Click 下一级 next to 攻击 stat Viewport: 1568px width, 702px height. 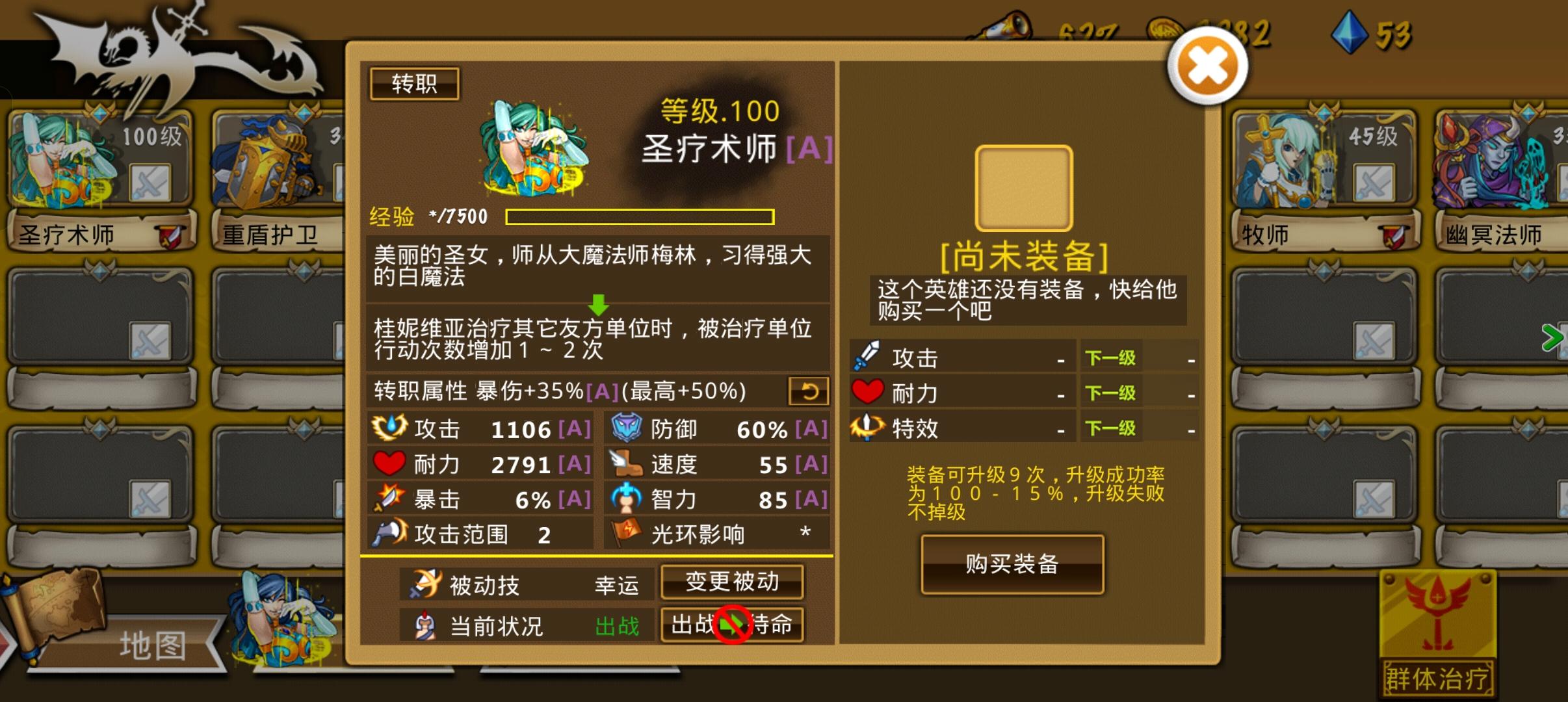click(x=1113, y=356)
